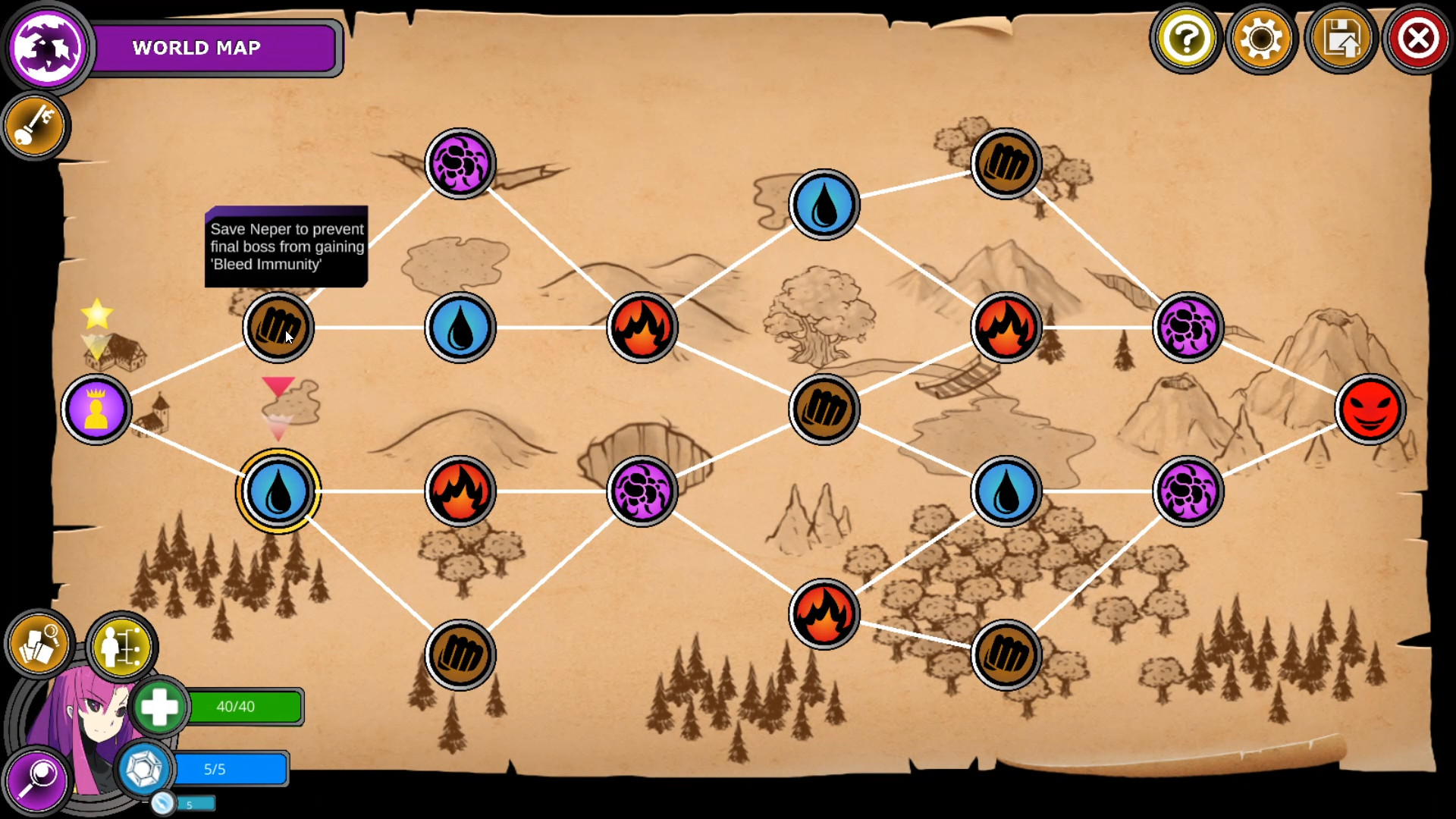
Task: Save the game with the disk icon
Action: click(x=1341, y=38)
